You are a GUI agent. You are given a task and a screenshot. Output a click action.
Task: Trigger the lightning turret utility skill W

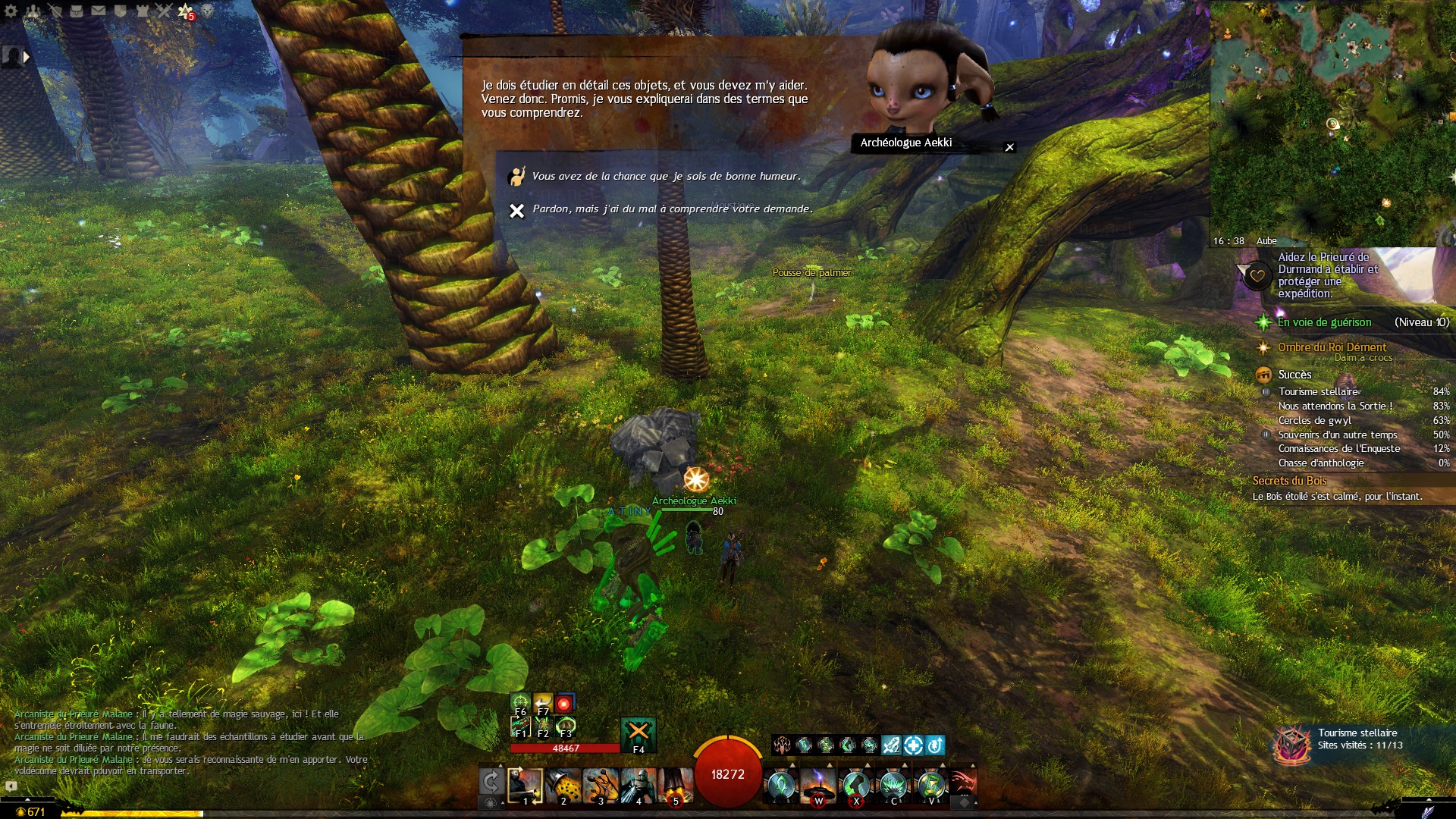click(818, 786)
